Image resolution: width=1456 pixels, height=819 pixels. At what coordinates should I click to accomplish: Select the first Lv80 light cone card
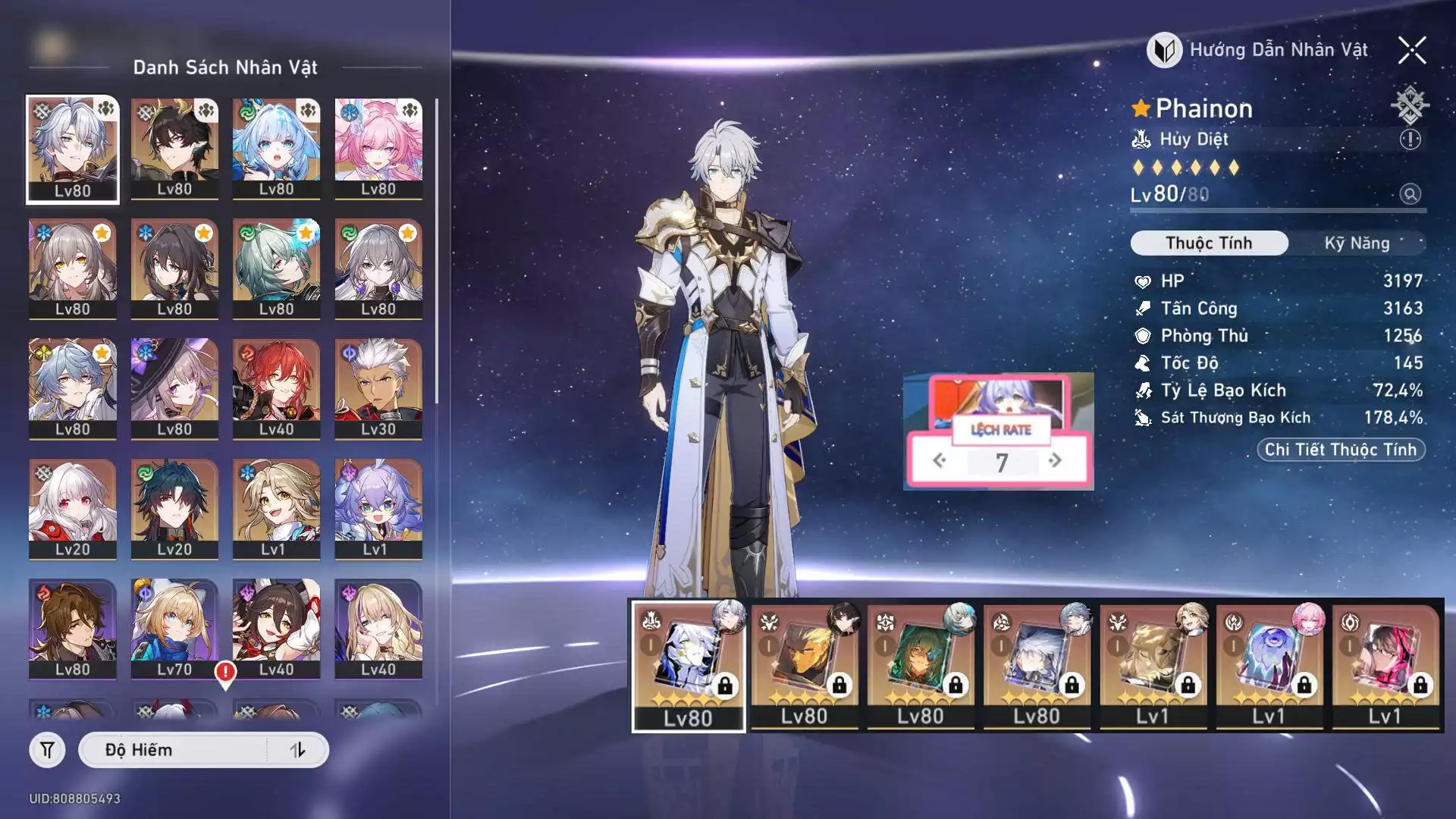coord(688,666)
